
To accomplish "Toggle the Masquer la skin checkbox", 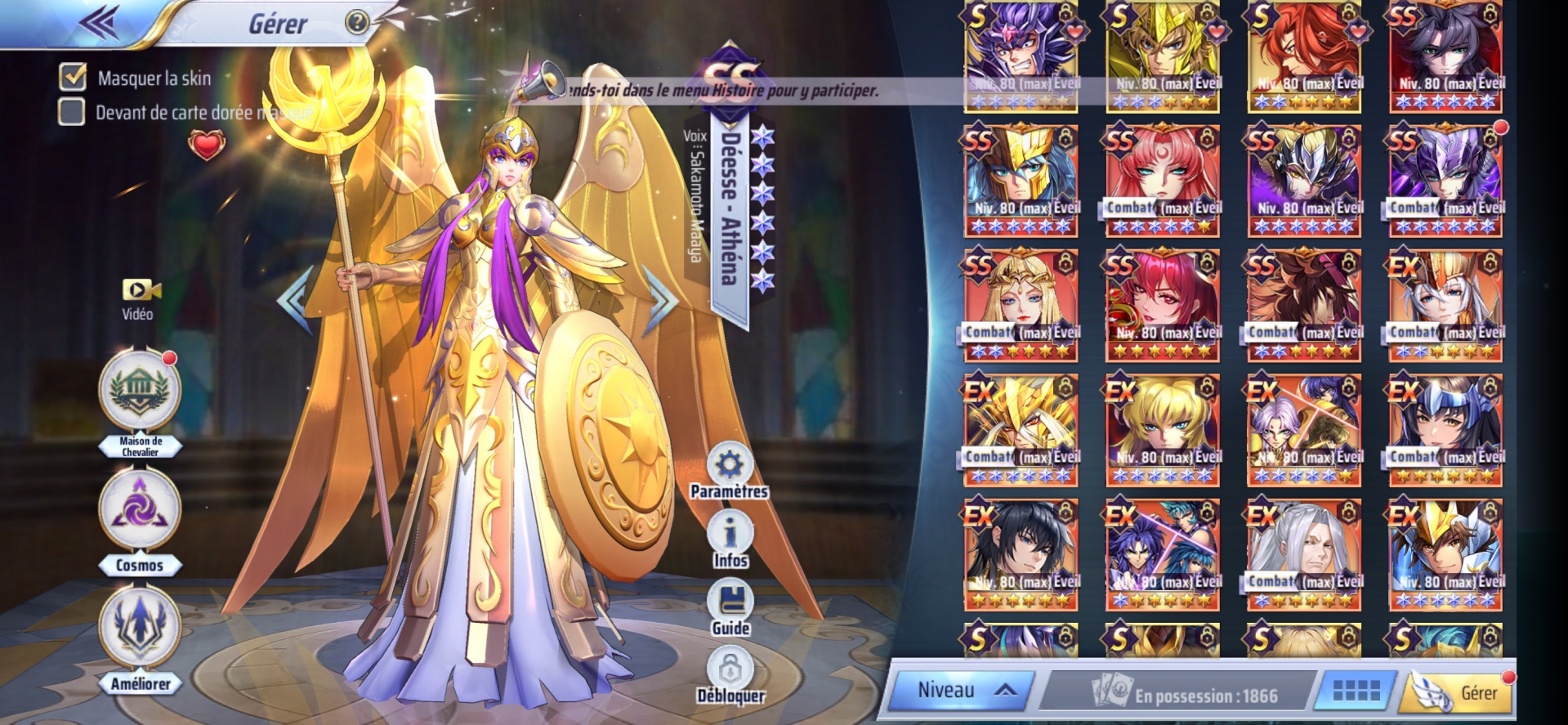I will (x=73, y=77).
